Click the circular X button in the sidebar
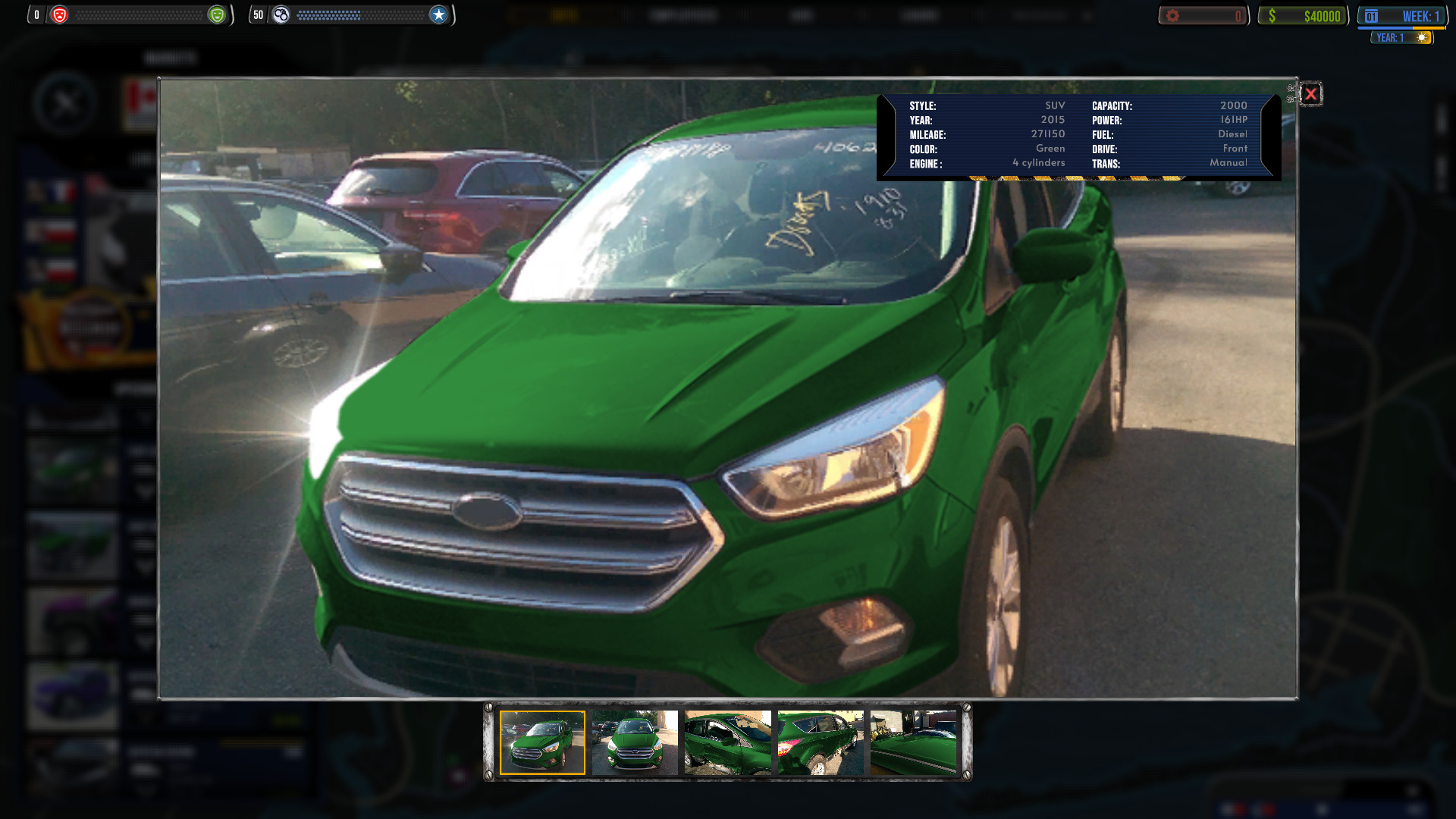Viewport: 1456px width, 819px height. (x=67, y=99)
